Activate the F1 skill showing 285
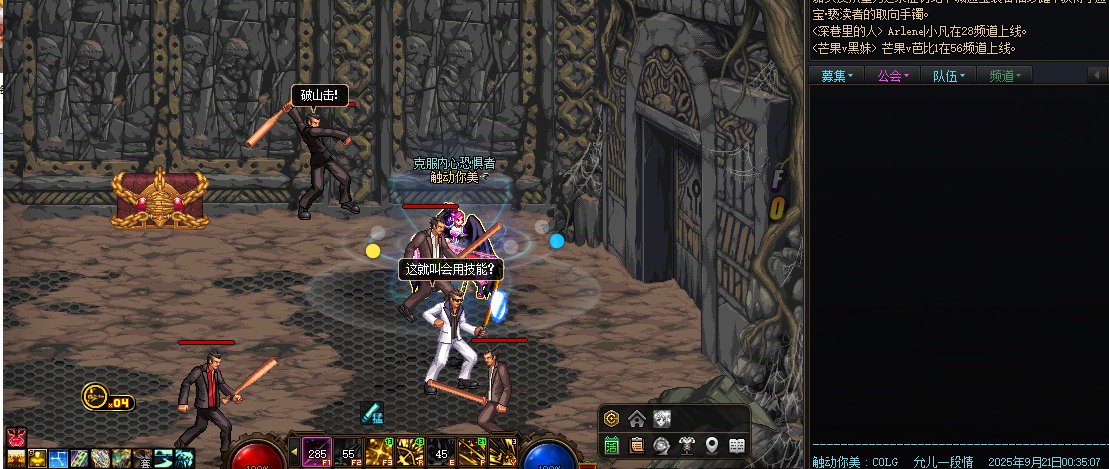This screenshot has height=469, width=1109. (x=317, y=453)
